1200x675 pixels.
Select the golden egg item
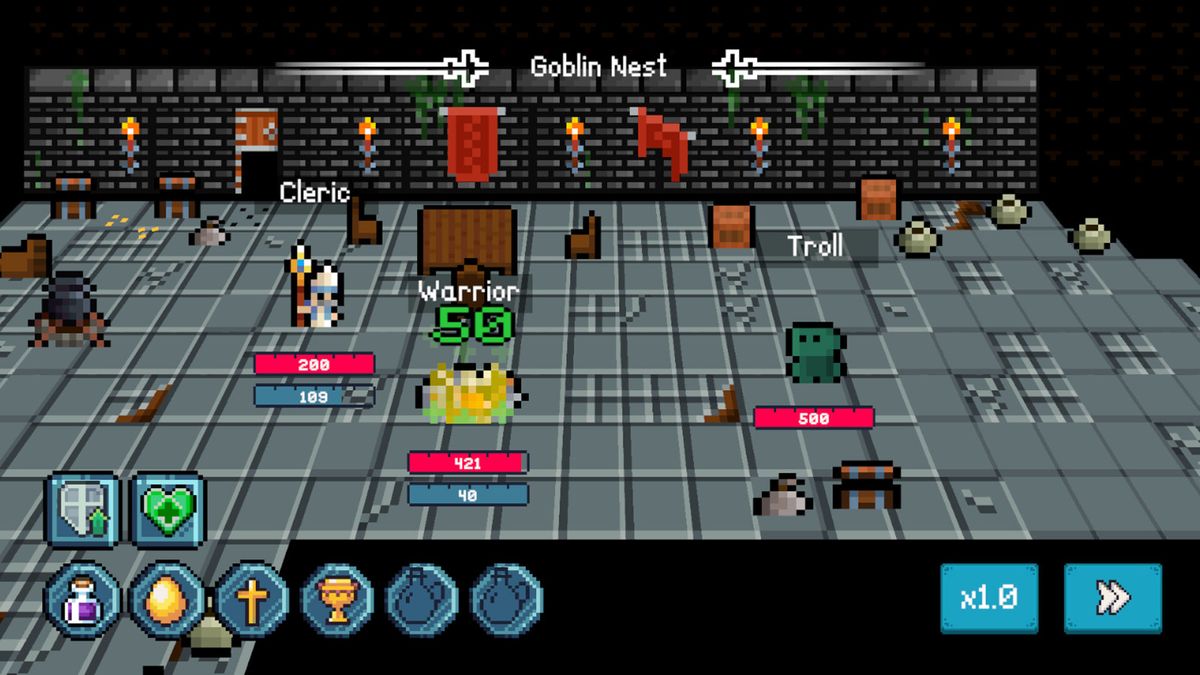click(x=167, y=600)
